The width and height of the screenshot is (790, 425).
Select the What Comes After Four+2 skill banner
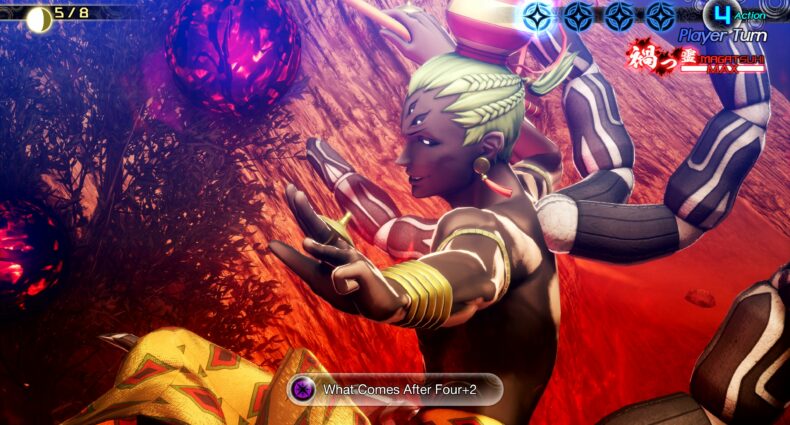pos(394,389)
